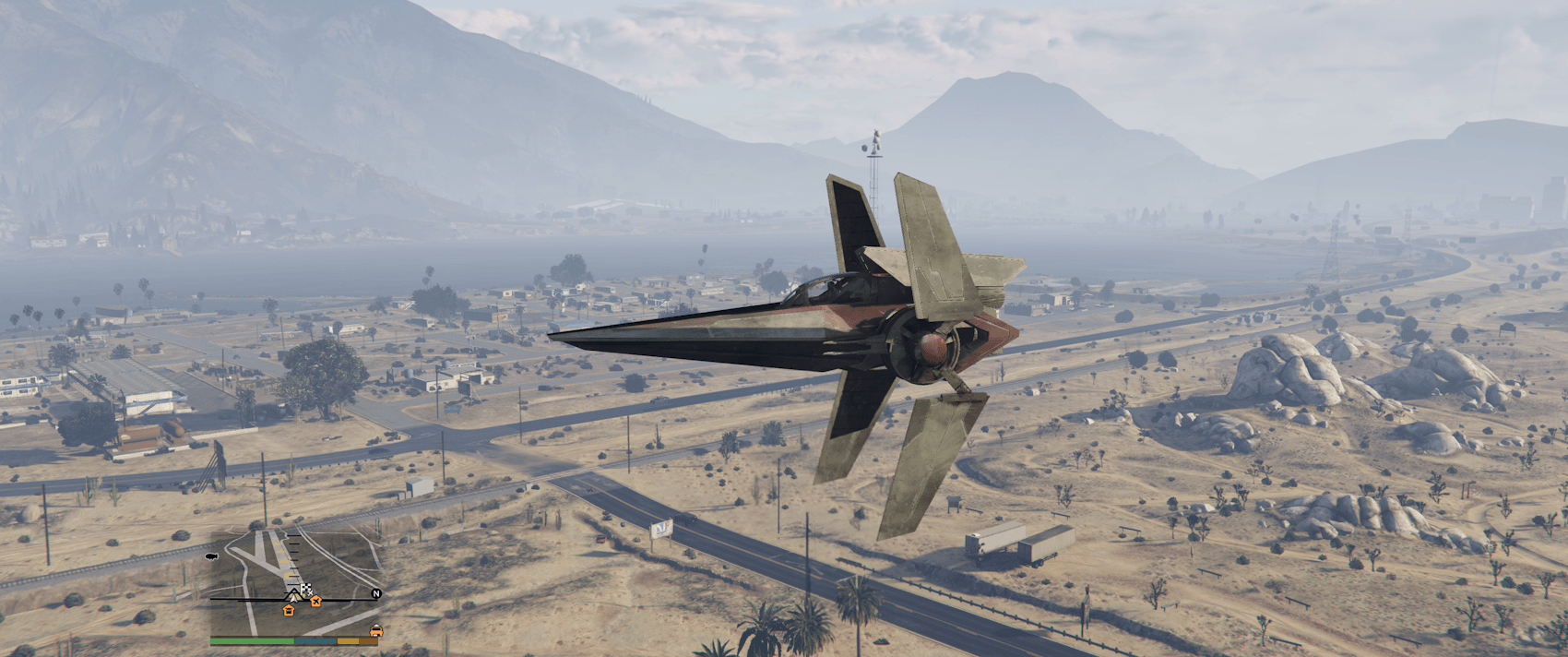Click the checkered flag race marker
The width and height of the screenshot is (1568, 657).
306,589
